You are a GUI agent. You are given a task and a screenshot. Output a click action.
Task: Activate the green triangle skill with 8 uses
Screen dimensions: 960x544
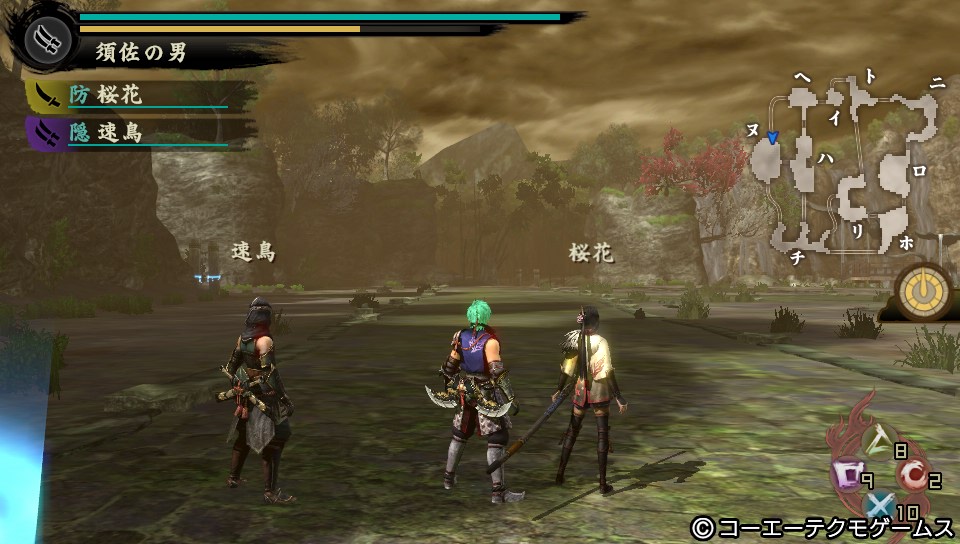coord(881,439)
